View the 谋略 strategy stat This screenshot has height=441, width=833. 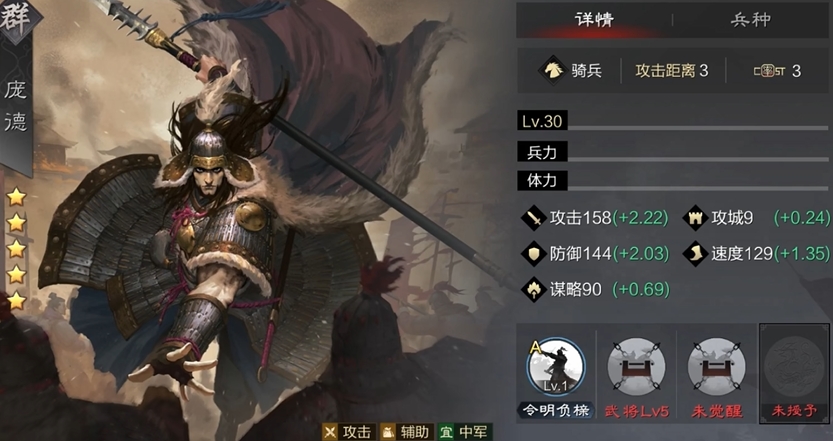572,289
